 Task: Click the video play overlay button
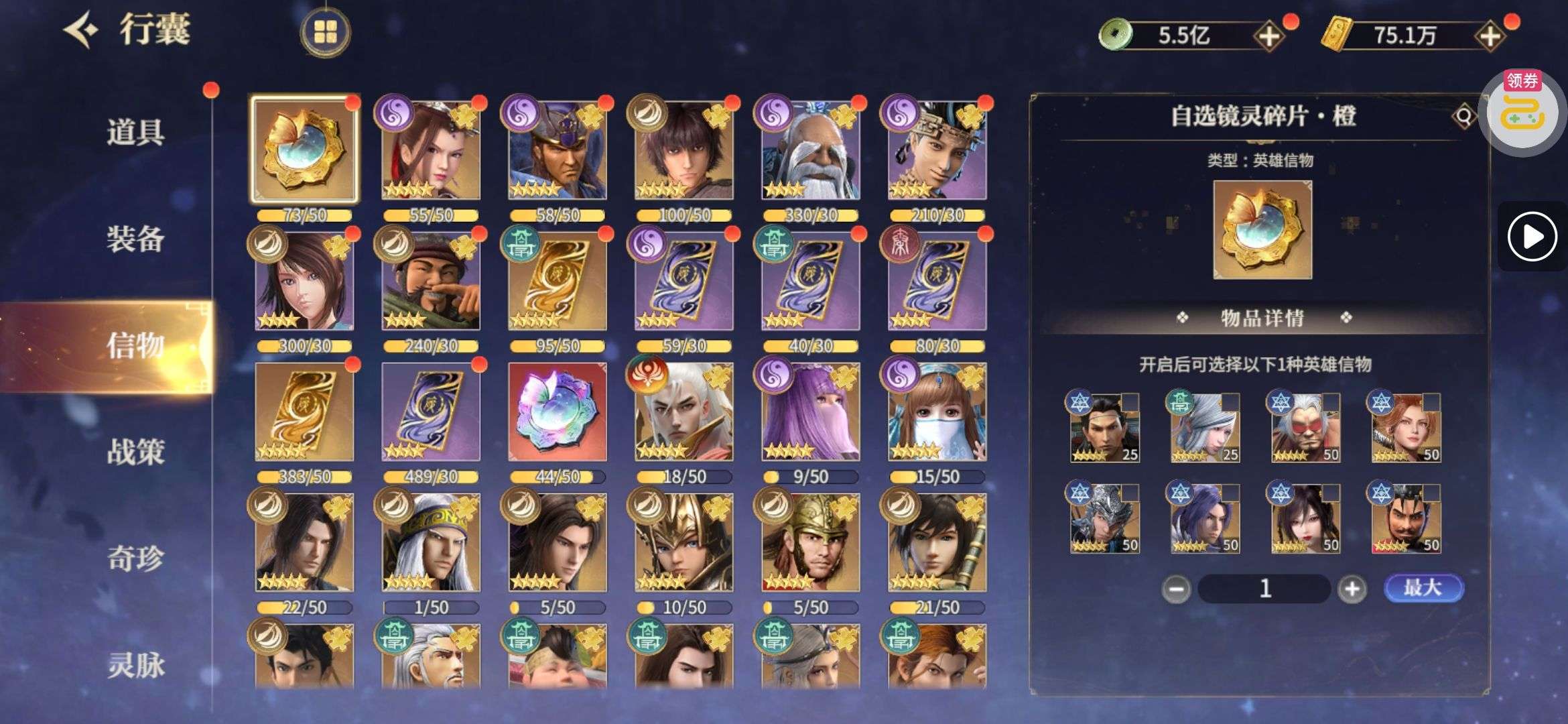click(1532, 237)
